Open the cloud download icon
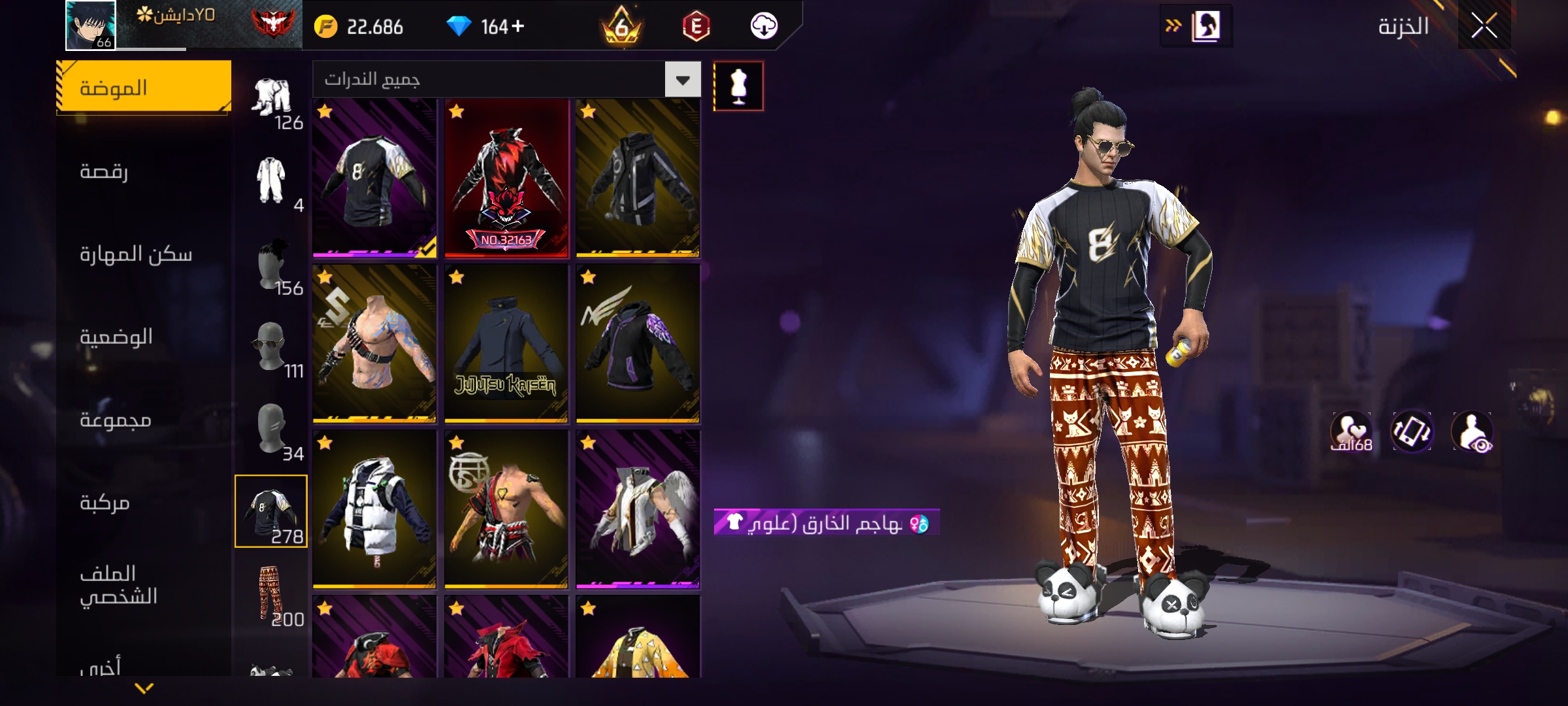Screen dimensions: 1568x706 764,26
